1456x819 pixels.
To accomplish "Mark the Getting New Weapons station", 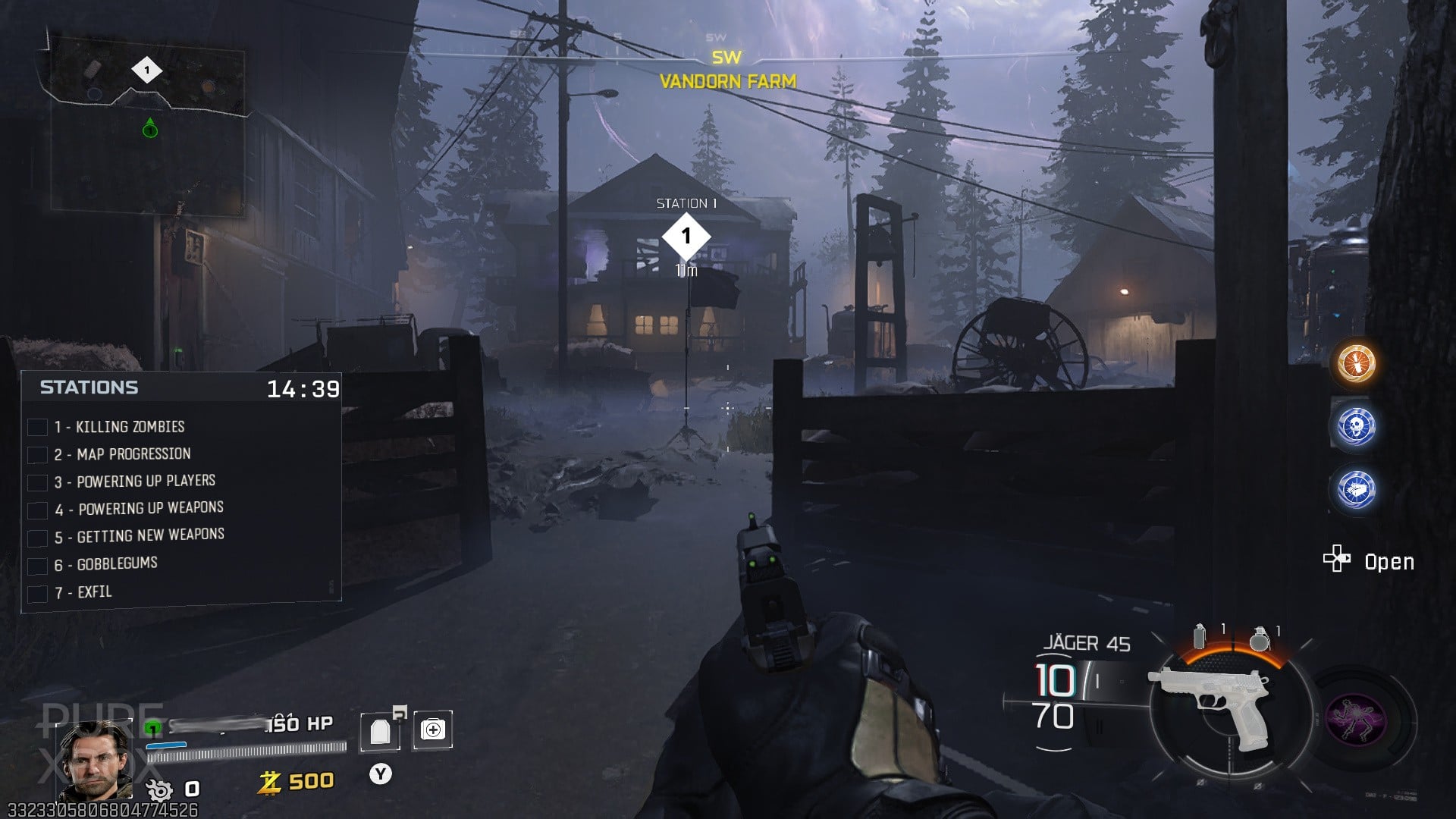I will tap(38, 538).
